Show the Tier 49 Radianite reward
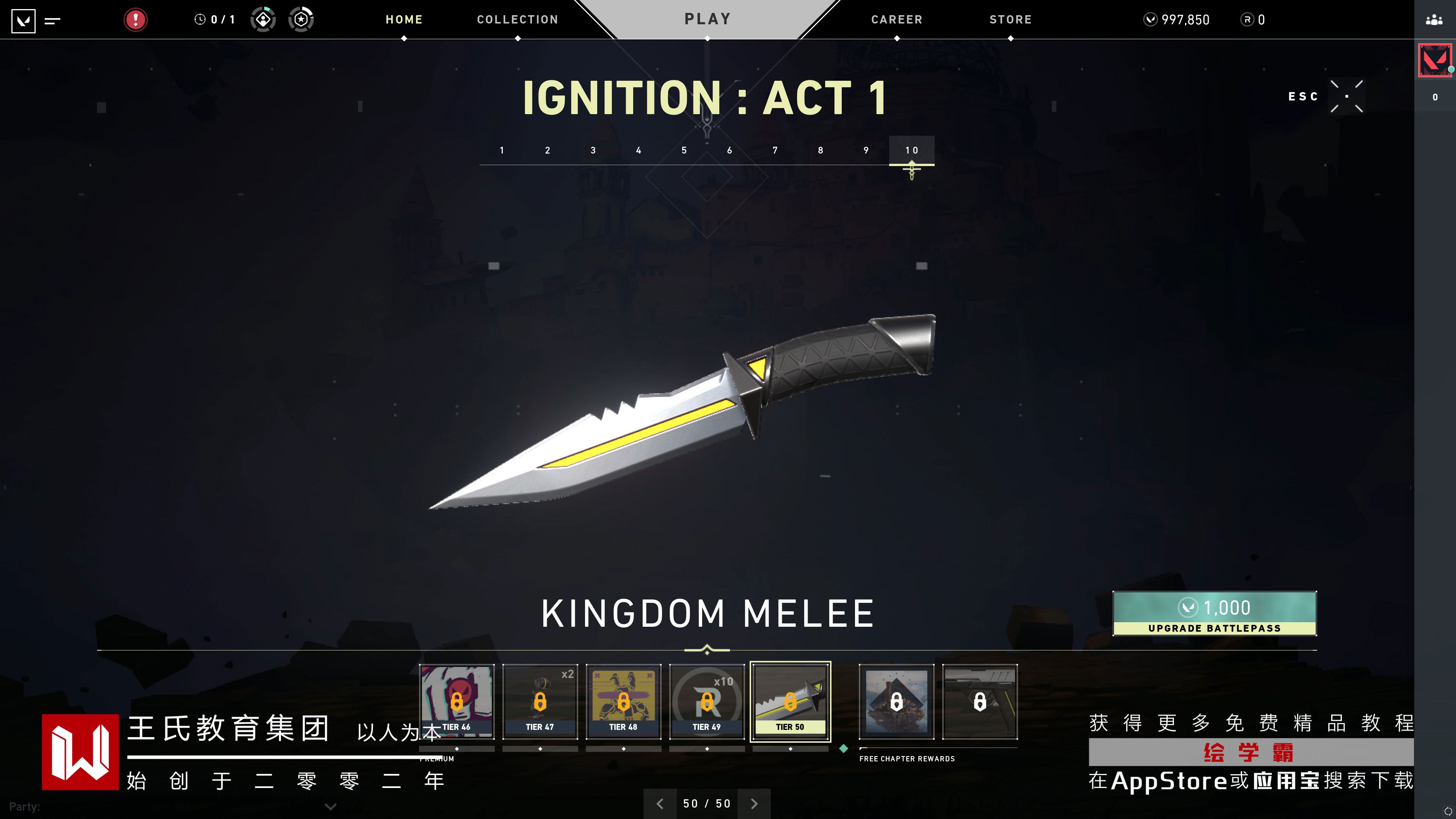Image resolution: width=1456 pixels, height=819 pixels. tap(706, 701)
